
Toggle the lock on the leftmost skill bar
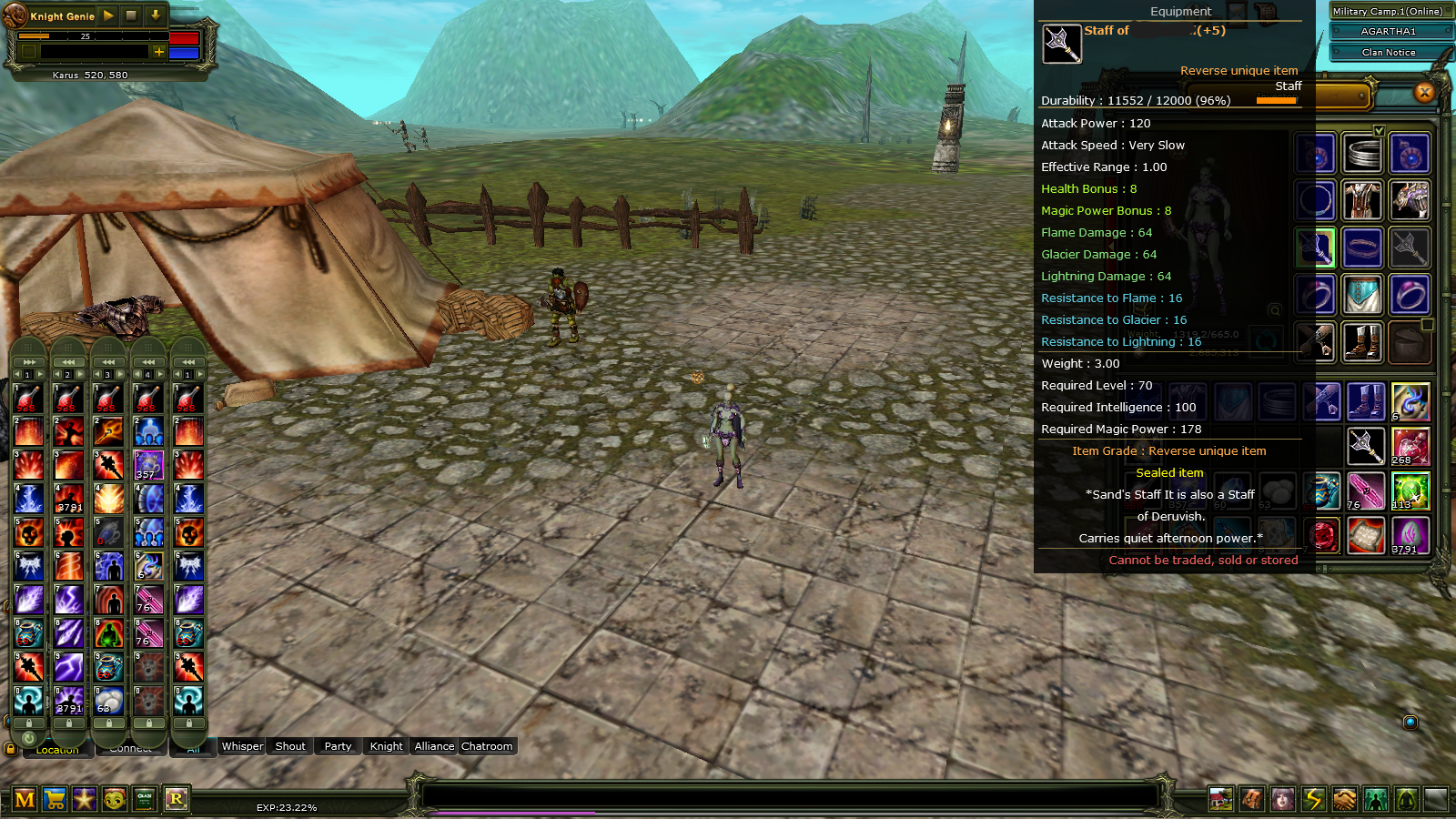point(29,722)
